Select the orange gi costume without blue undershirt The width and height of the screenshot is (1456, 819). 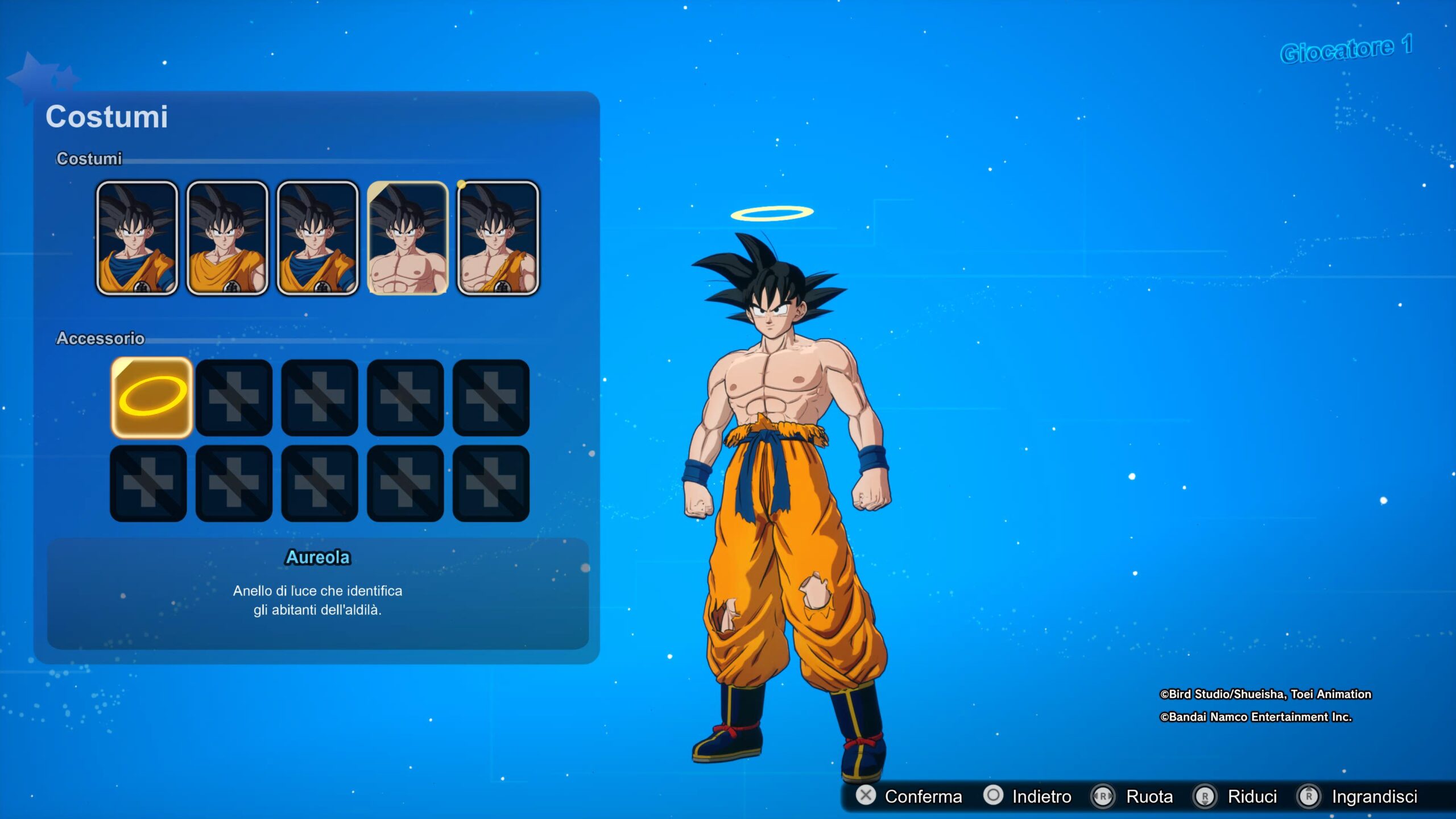pos(227,238)
